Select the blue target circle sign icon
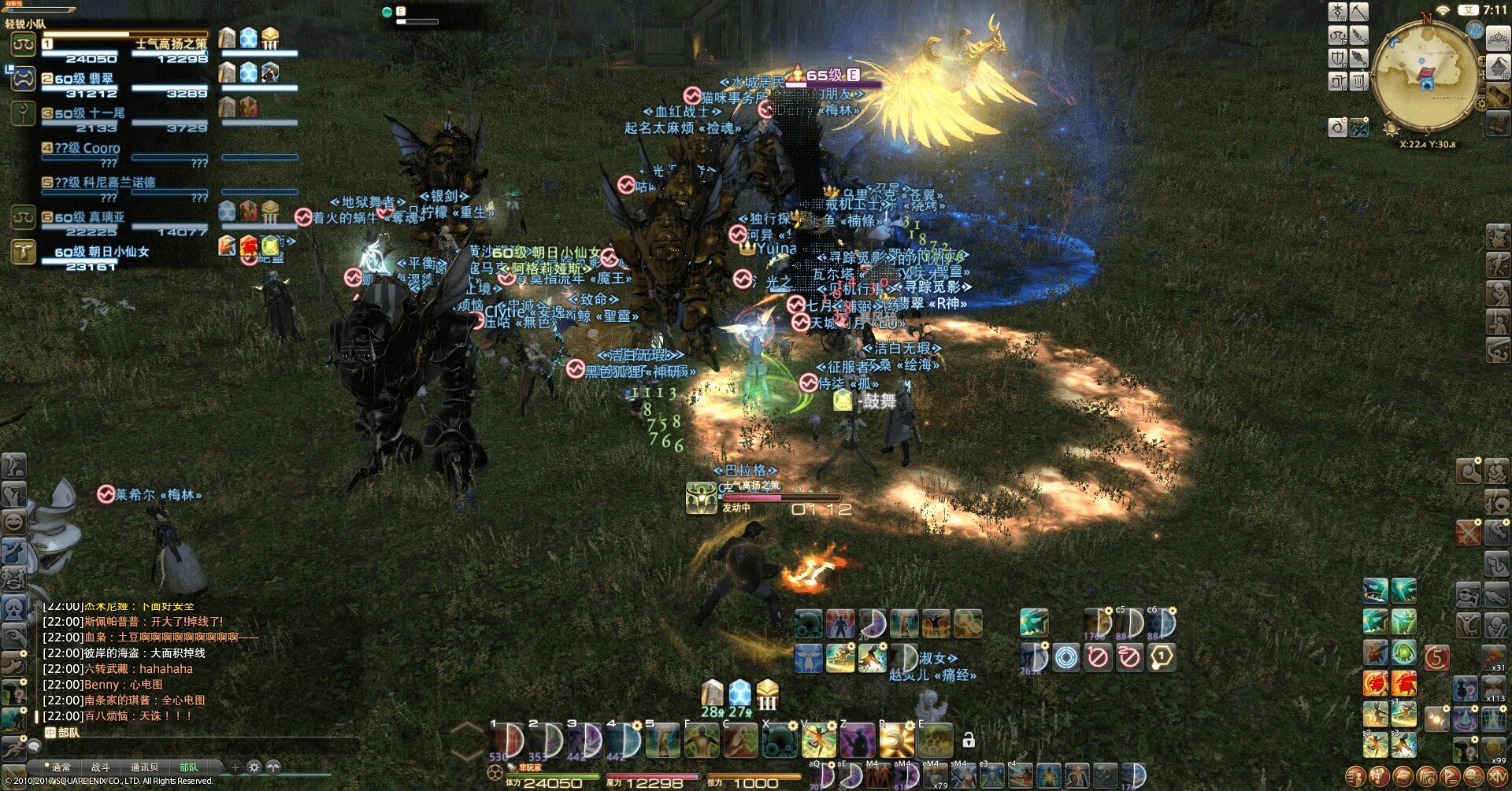The width and height of the screenshot is (1512, 791). pyautogui.click(x=1066, y=656)
